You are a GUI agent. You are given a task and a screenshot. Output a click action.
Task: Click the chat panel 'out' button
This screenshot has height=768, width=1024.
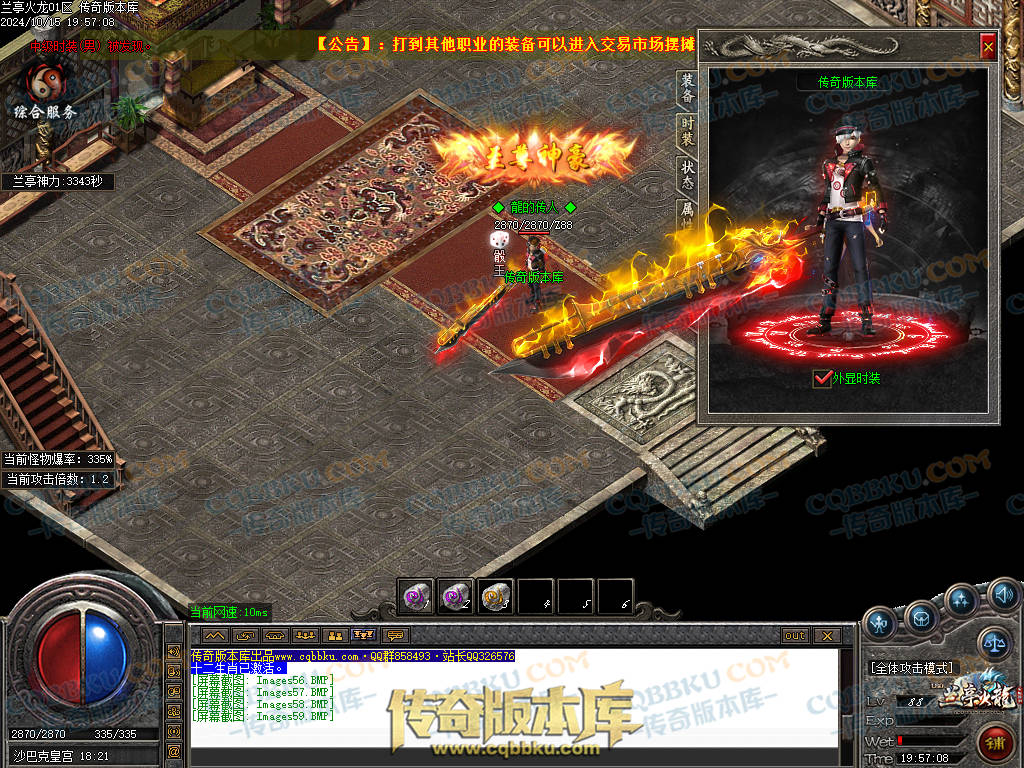click(x=795, y=635)
